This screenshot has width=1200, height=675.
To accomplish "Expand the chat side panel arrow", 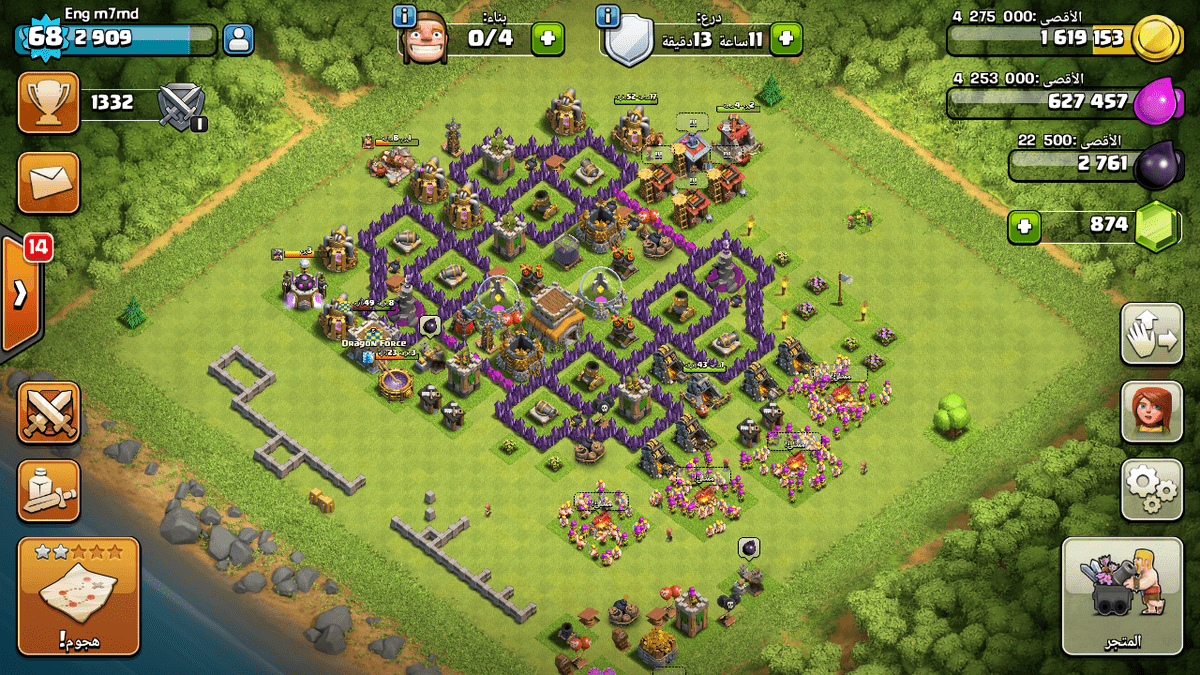I will (x=20, y=295).
